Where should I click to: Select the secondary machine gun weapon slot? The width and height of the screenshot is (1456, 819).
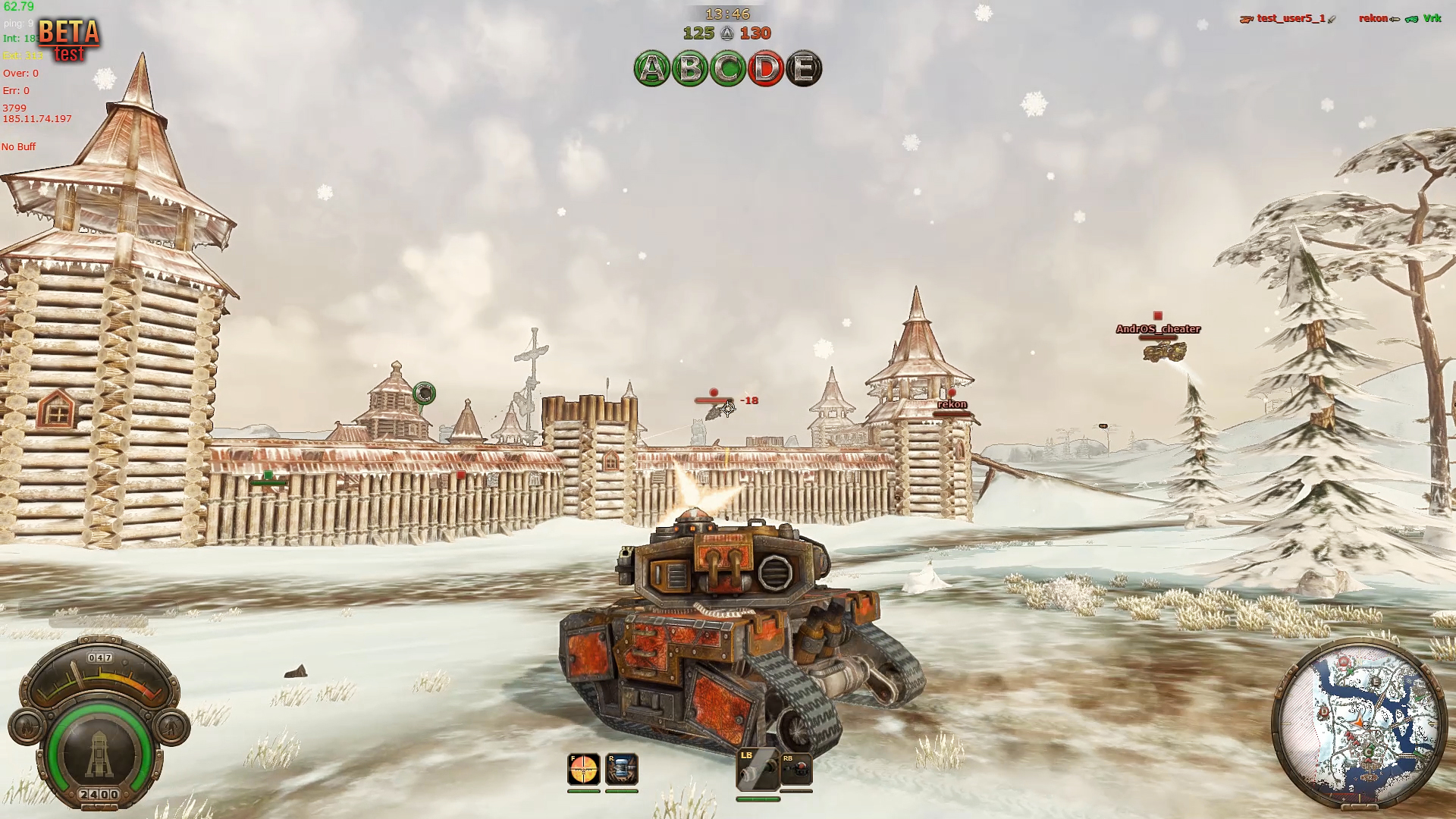tap(796, 770)
